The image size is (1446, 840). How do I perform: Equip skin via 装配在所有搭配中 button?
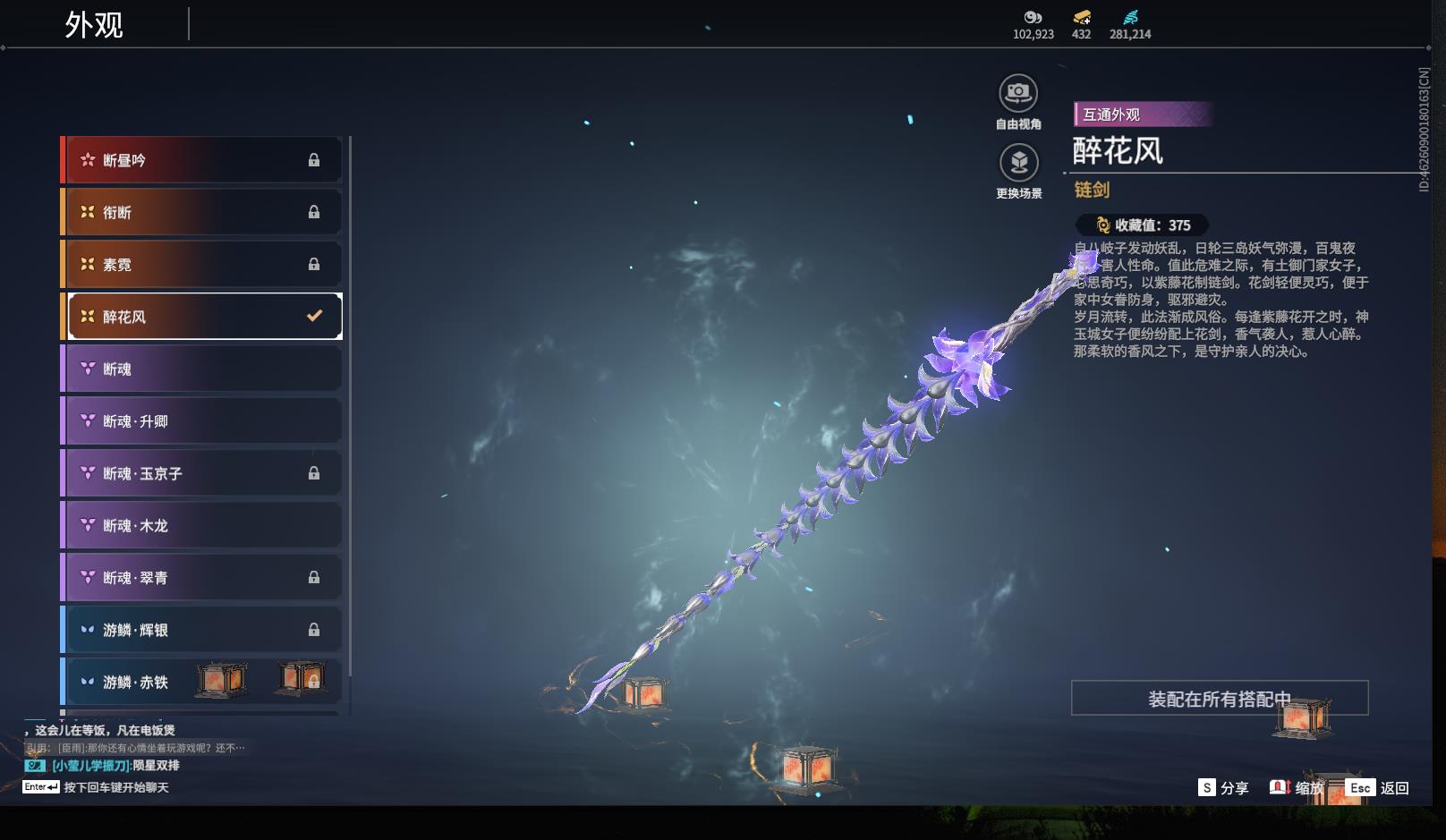point(1219,699)
